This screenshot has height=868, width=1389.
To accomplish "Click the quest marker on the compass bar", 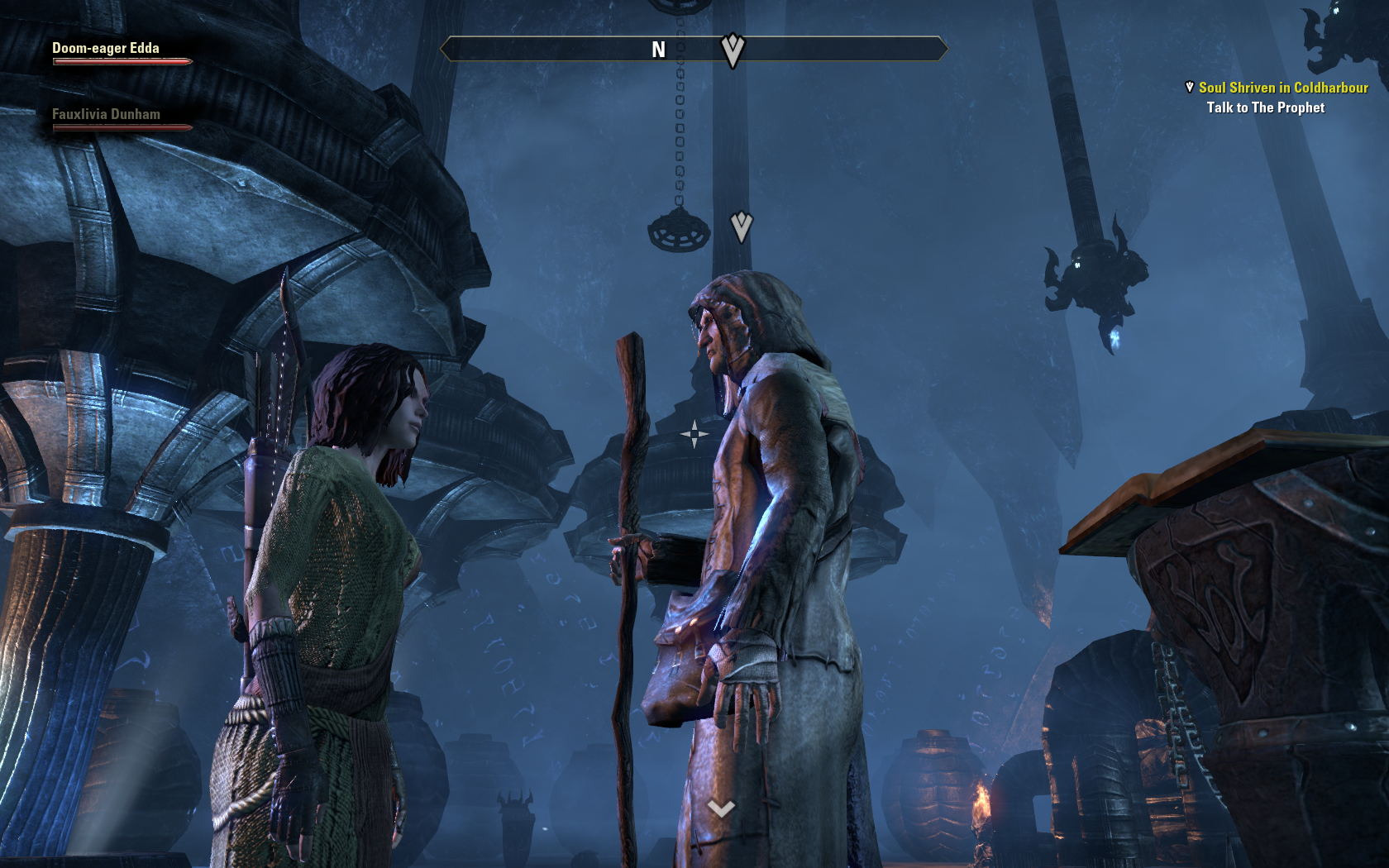I will 733,50.
